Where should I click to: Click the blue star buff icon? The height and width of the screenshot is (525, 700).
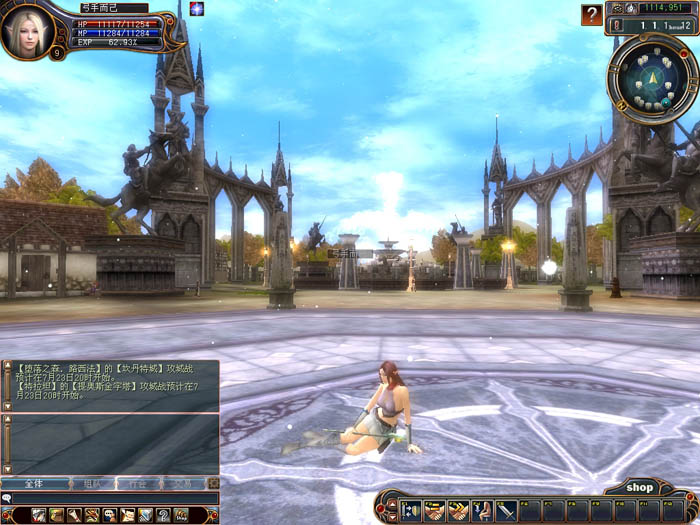(x=196, y=9)
